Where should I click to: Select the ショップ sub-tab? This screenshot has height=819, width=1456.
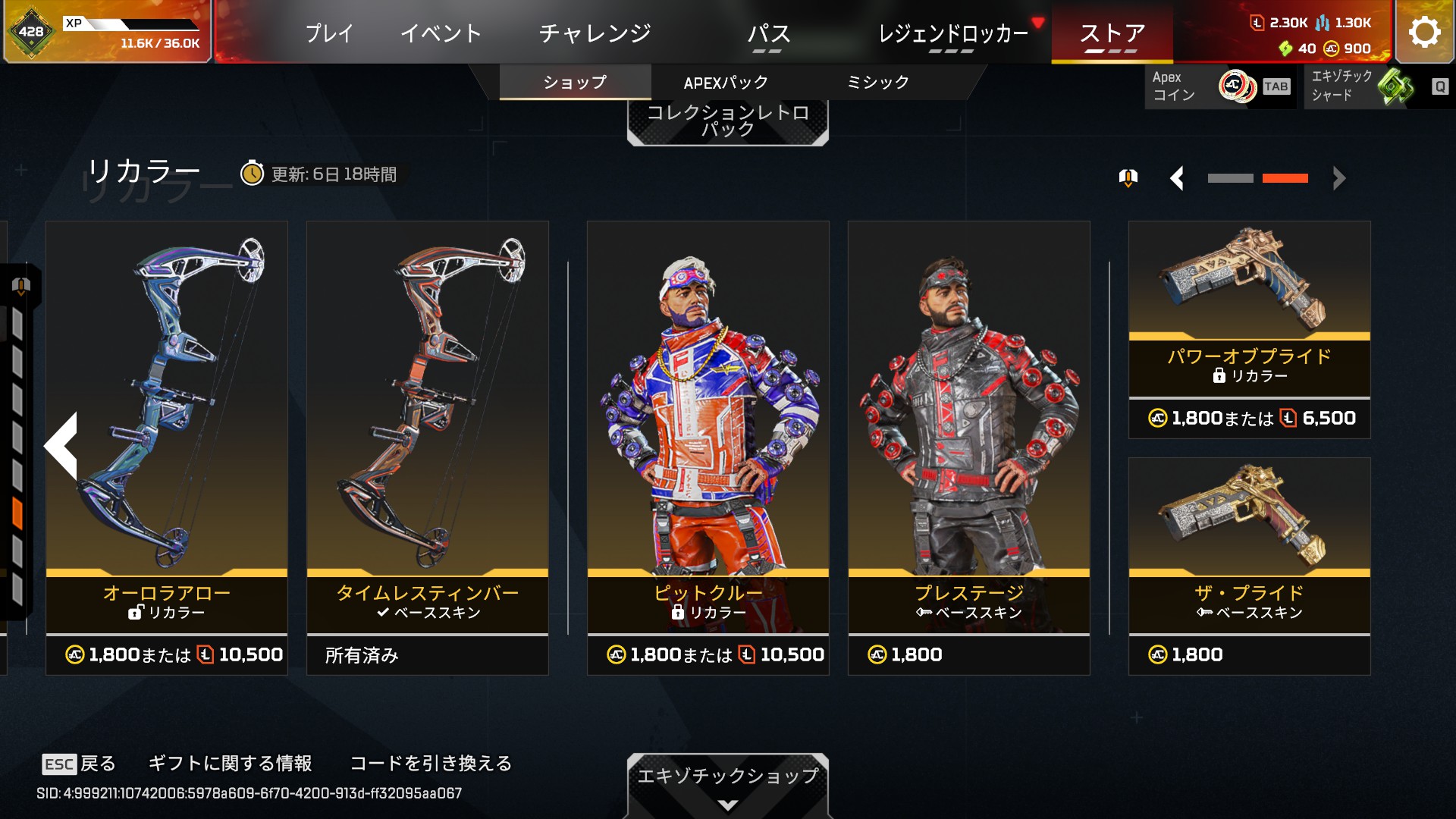click(x=575, y=83)
